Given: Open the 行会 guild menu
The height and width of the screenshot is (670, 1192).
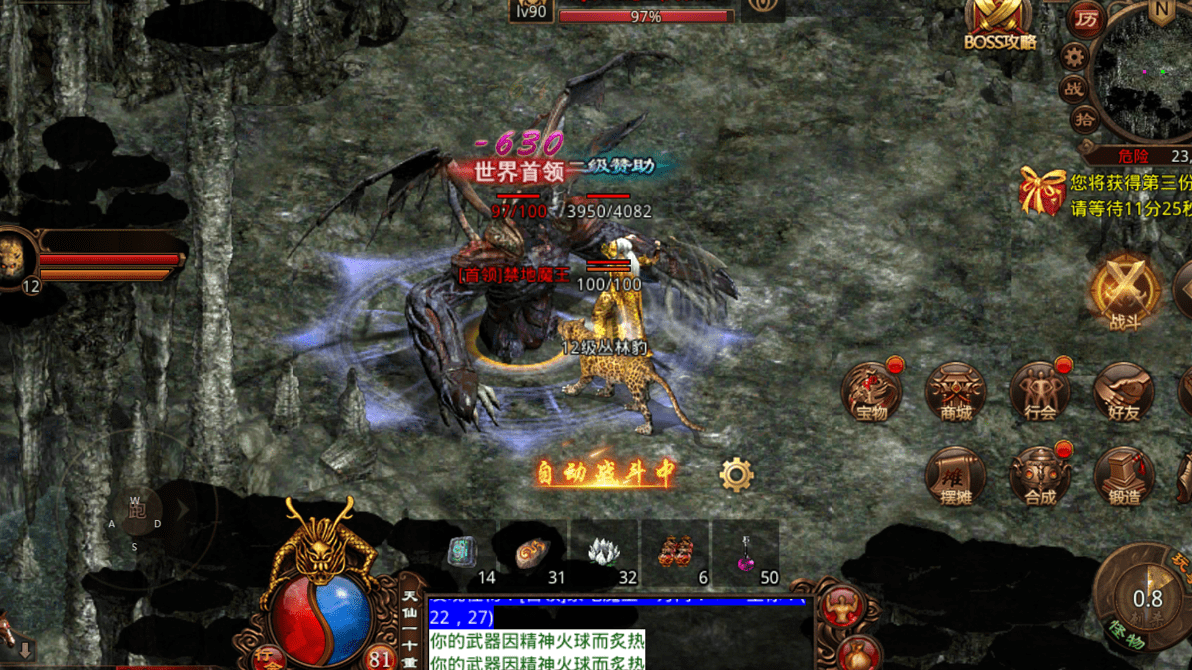Looking at the screenshot, I should pos(1039,391).
